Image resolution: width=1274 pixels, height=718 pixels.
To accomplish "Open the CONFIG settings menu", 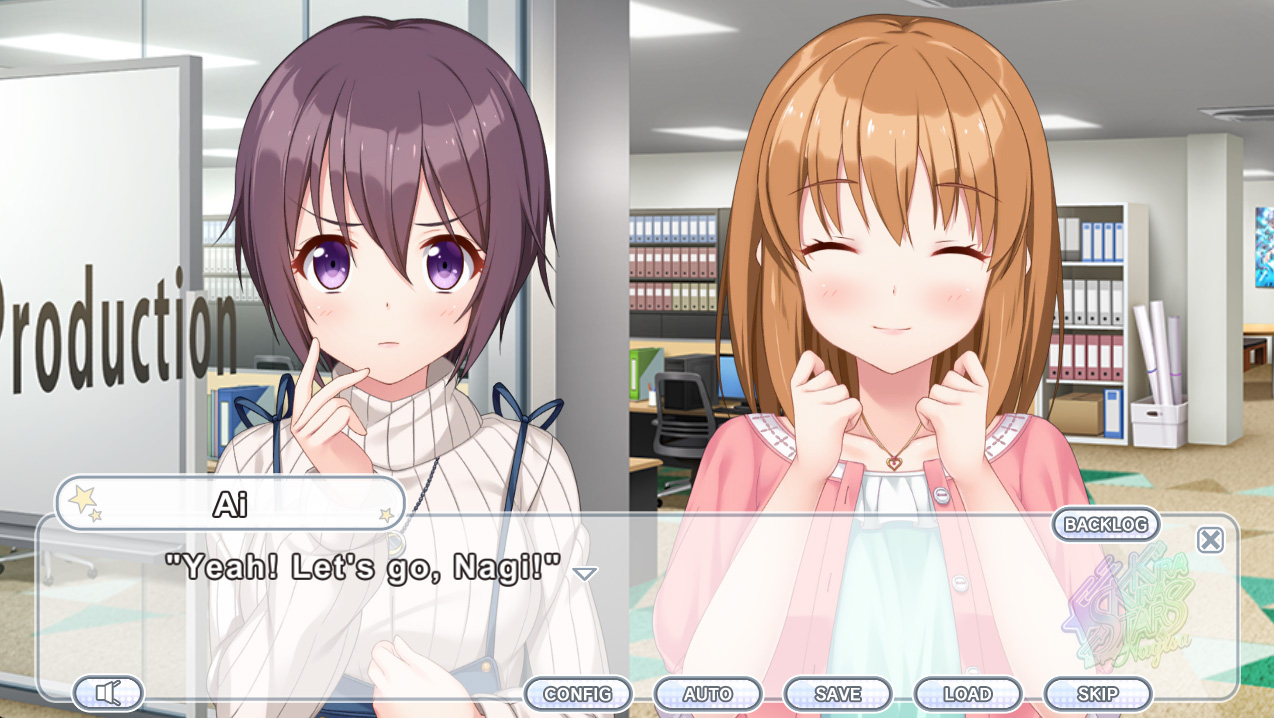I will (x=577, y=694).
